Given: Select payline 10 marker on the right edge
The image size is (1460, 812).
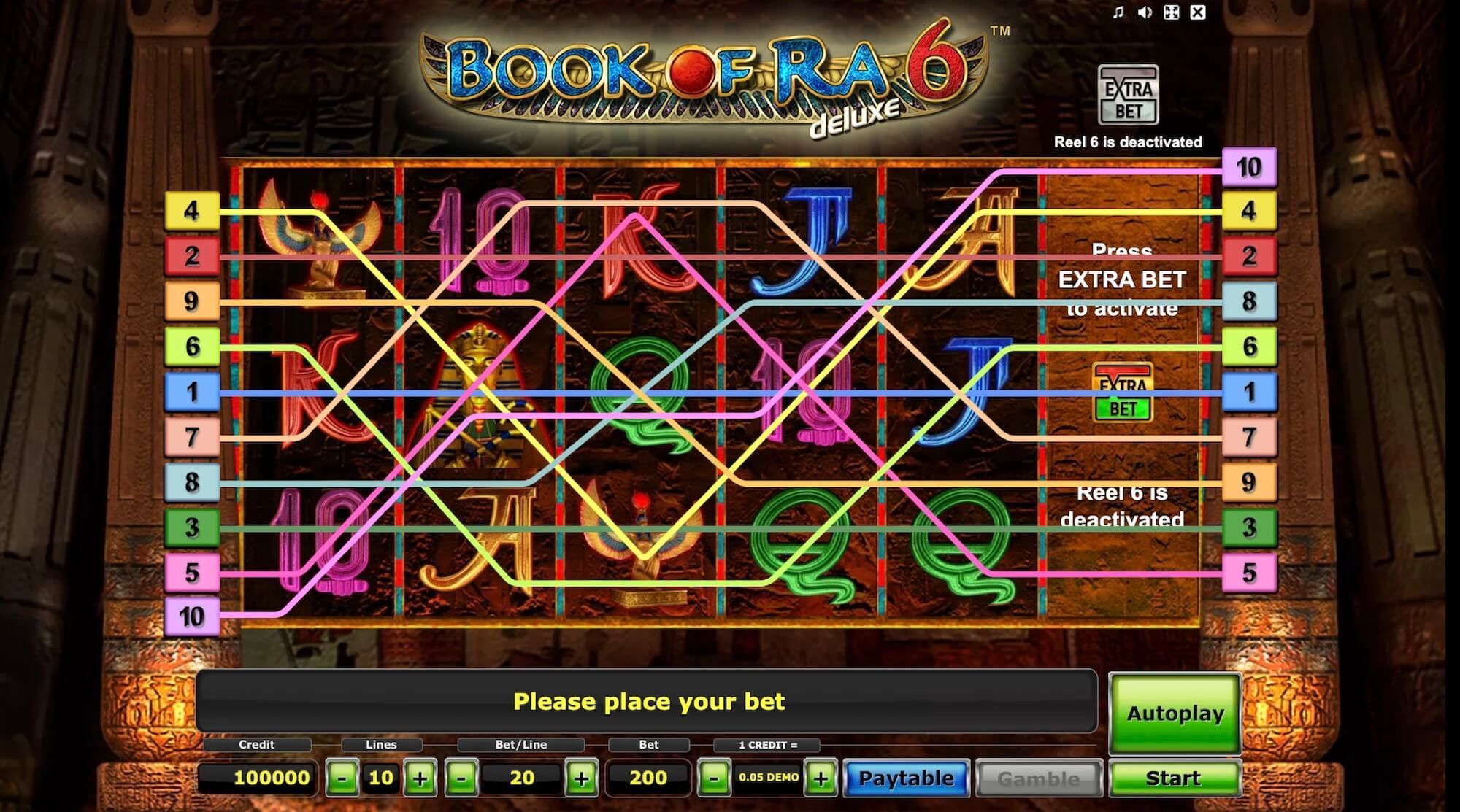Looking at the screenshot, I should point(1250,167).
